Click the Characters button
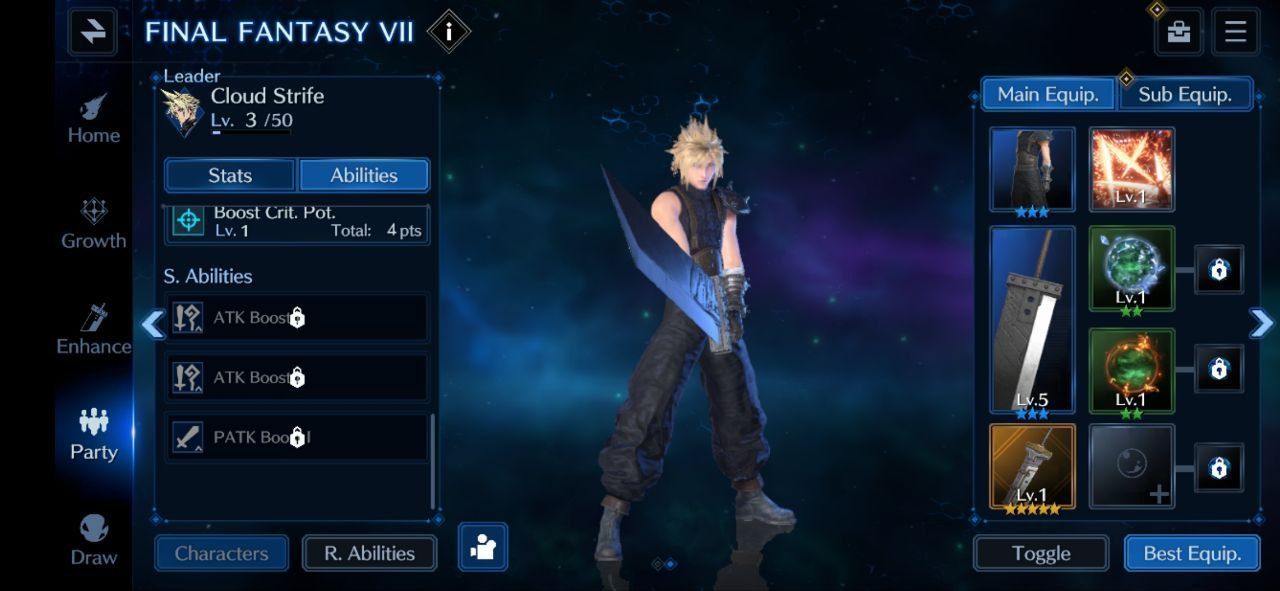 (x=221, y=553)
